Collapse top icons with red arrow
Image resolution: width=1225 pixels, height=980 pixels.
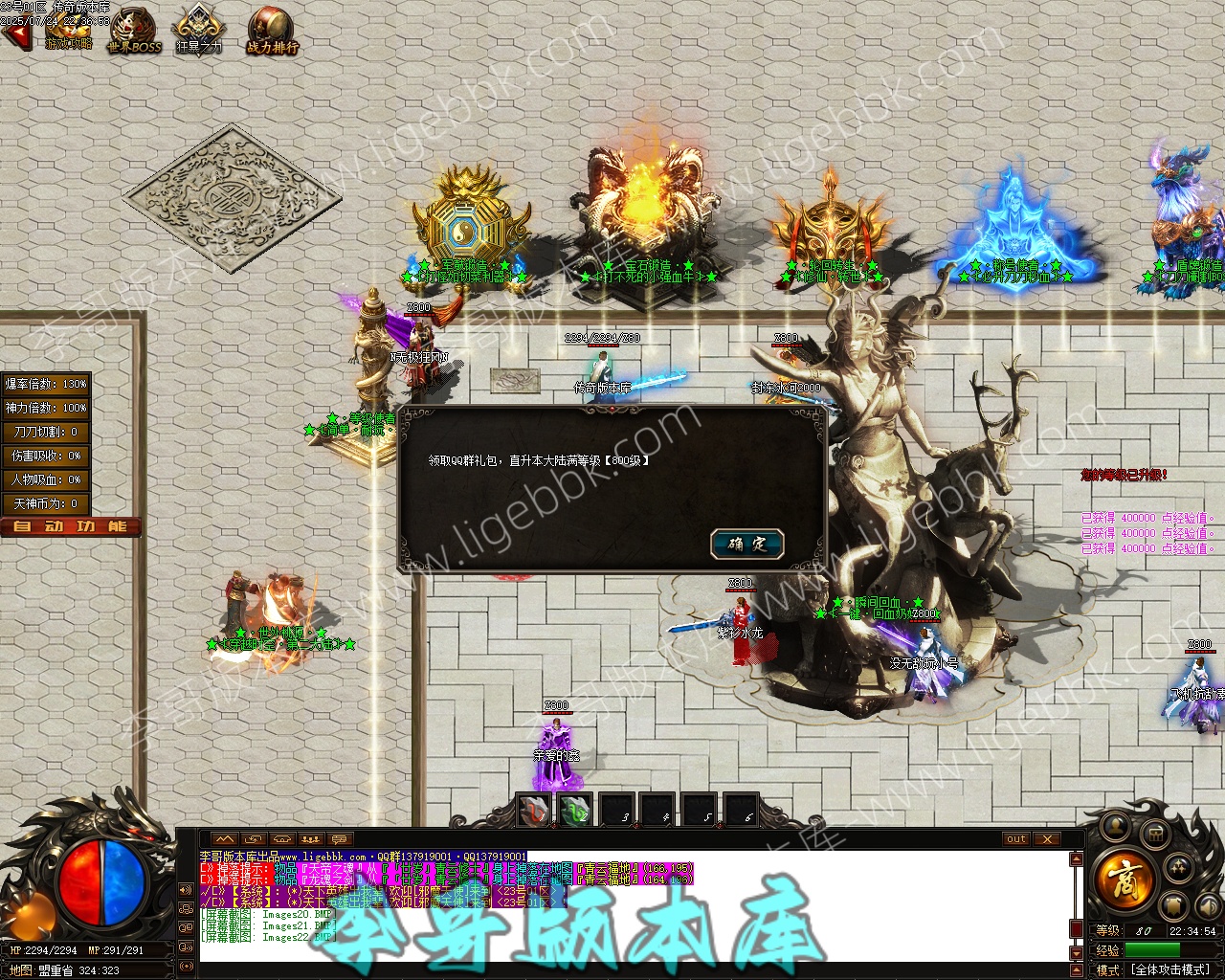pyautogui.click(x=16, y=35)
